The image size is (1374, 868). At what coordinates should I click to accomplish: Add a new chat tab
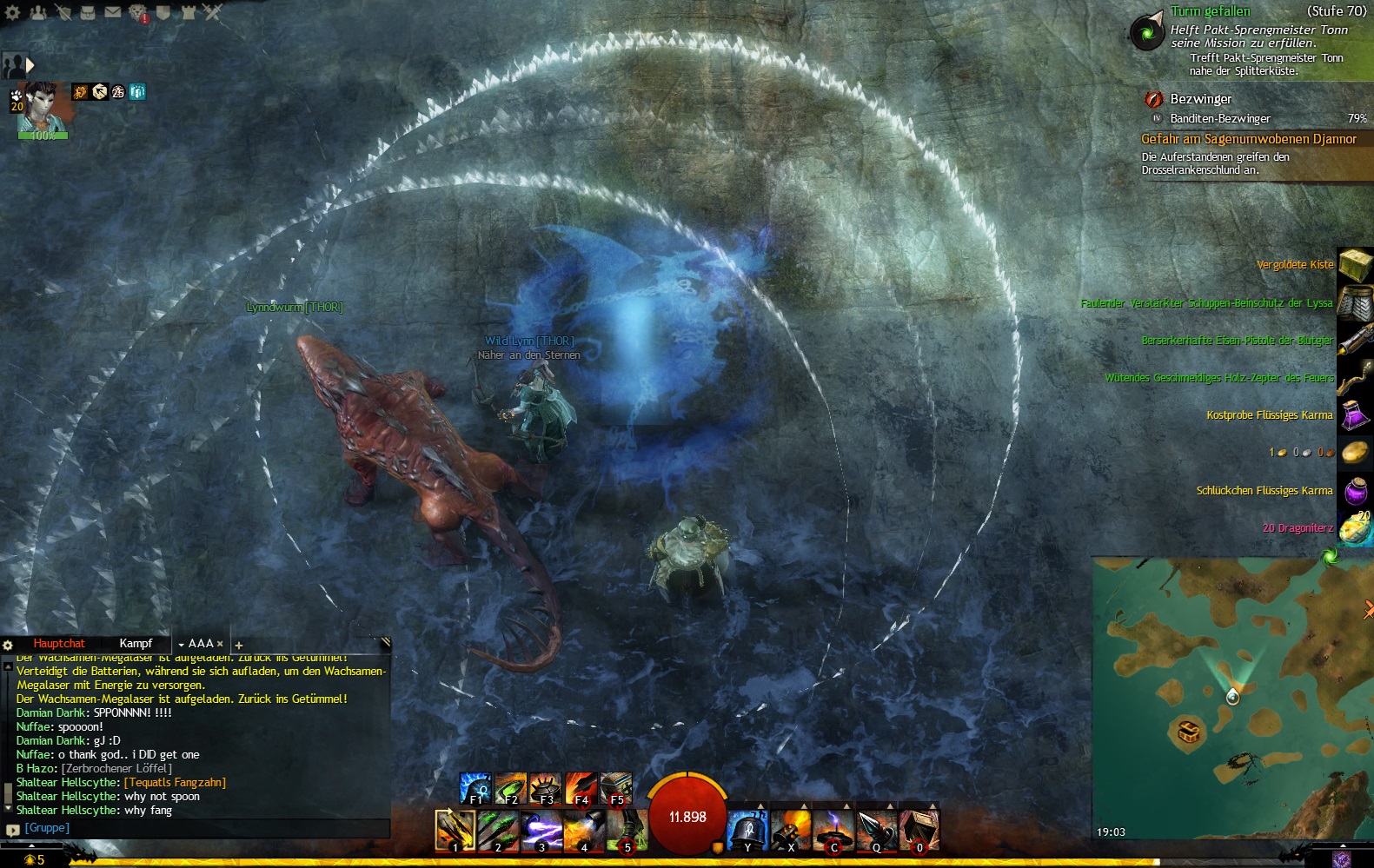click(239, 645)
